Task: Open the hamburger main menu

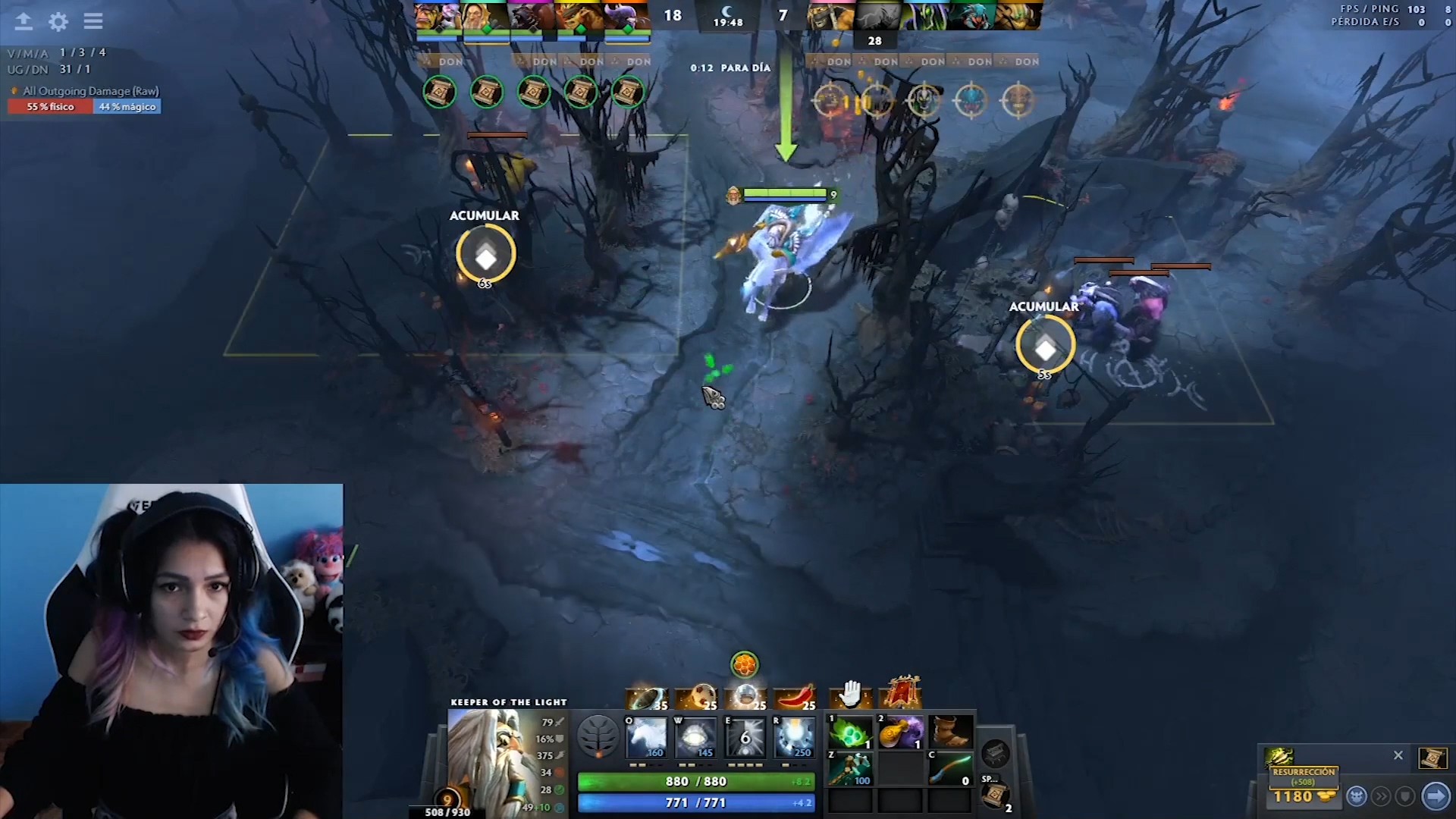Action: click(x=93, y=21)
